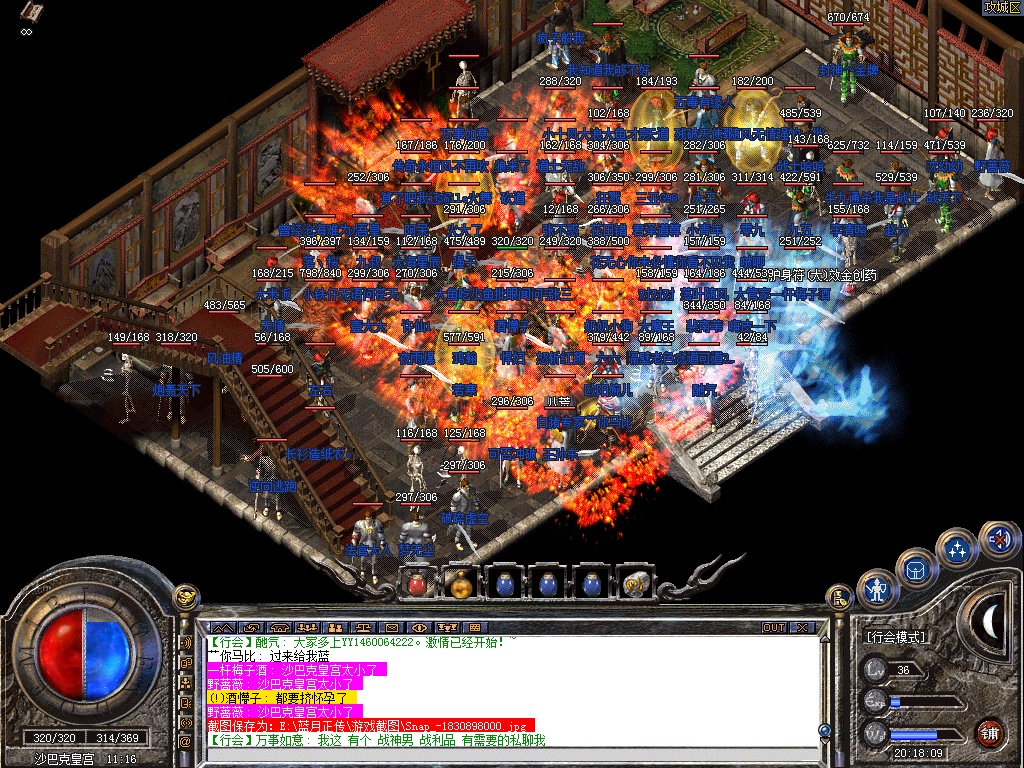
Task: Click the OUT button on chat bar
Action: pyautogui.click(x=774, y=627)
